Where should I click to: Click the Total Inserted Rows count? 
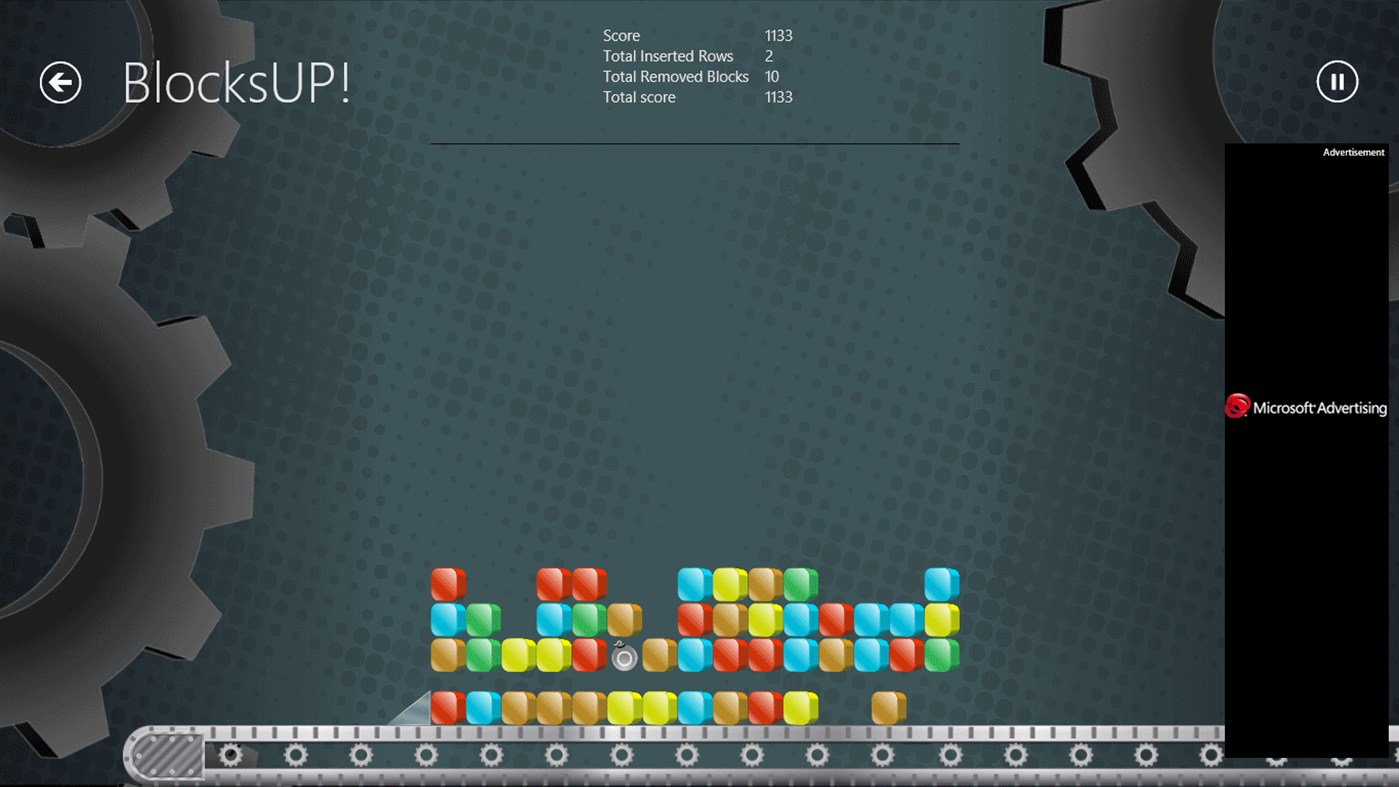coord(768,56)
